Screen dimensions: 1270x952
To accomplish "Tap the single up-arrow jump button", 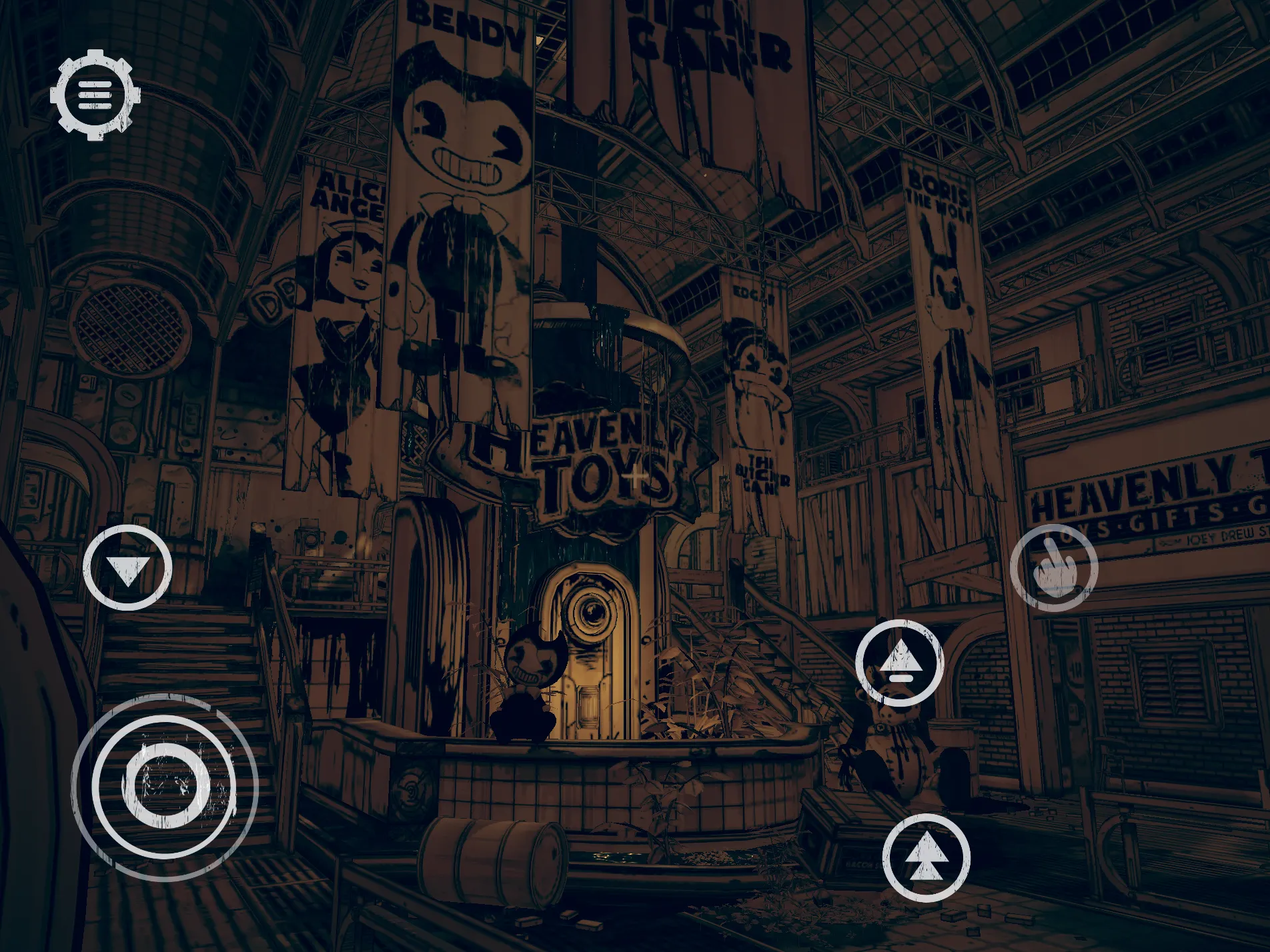I will (900, 663).
